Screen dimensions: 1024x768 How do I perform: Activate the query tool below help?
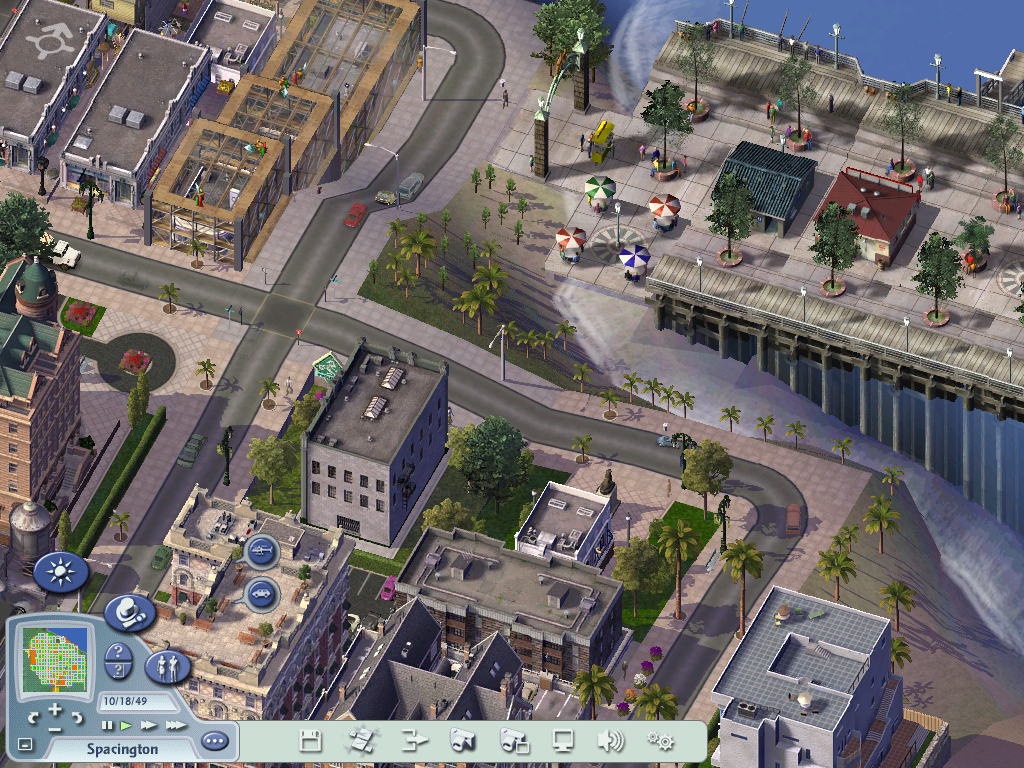pyautogui.click(x=118, y=671)
